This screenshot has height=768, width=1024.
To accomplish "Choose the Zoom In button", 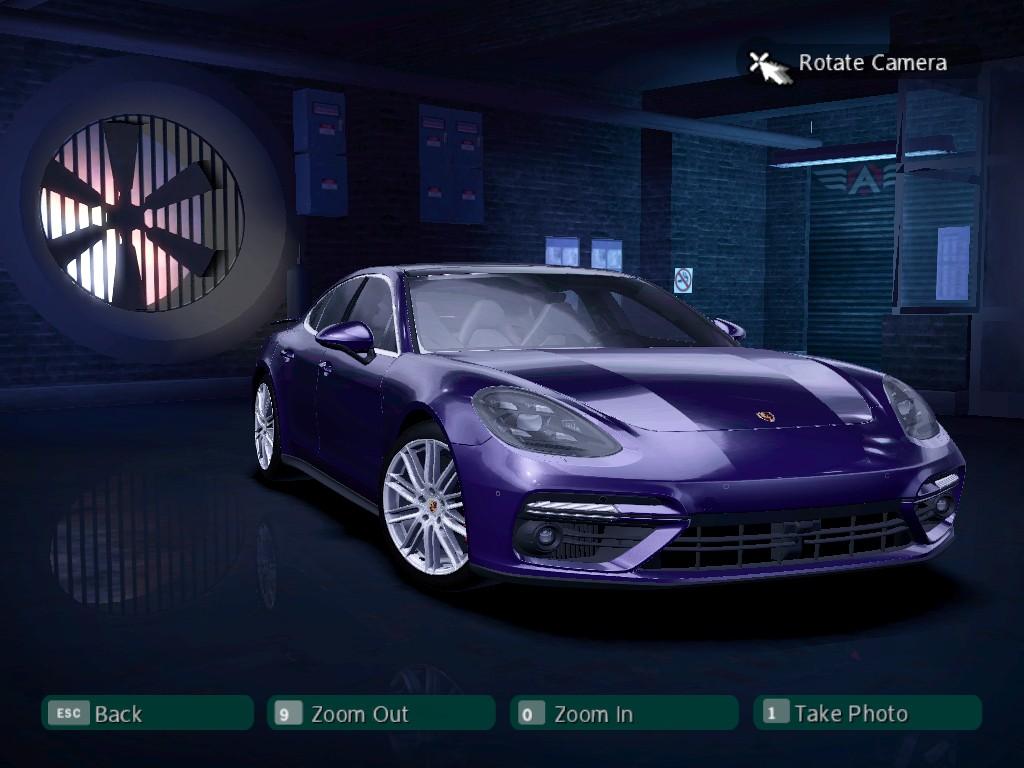I will [623, 713].
